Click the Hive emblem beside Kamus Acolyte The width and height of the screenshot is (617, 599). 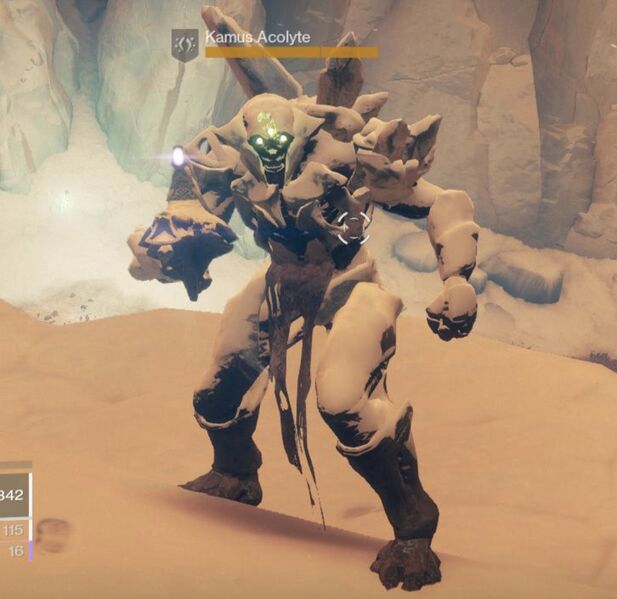185,44
